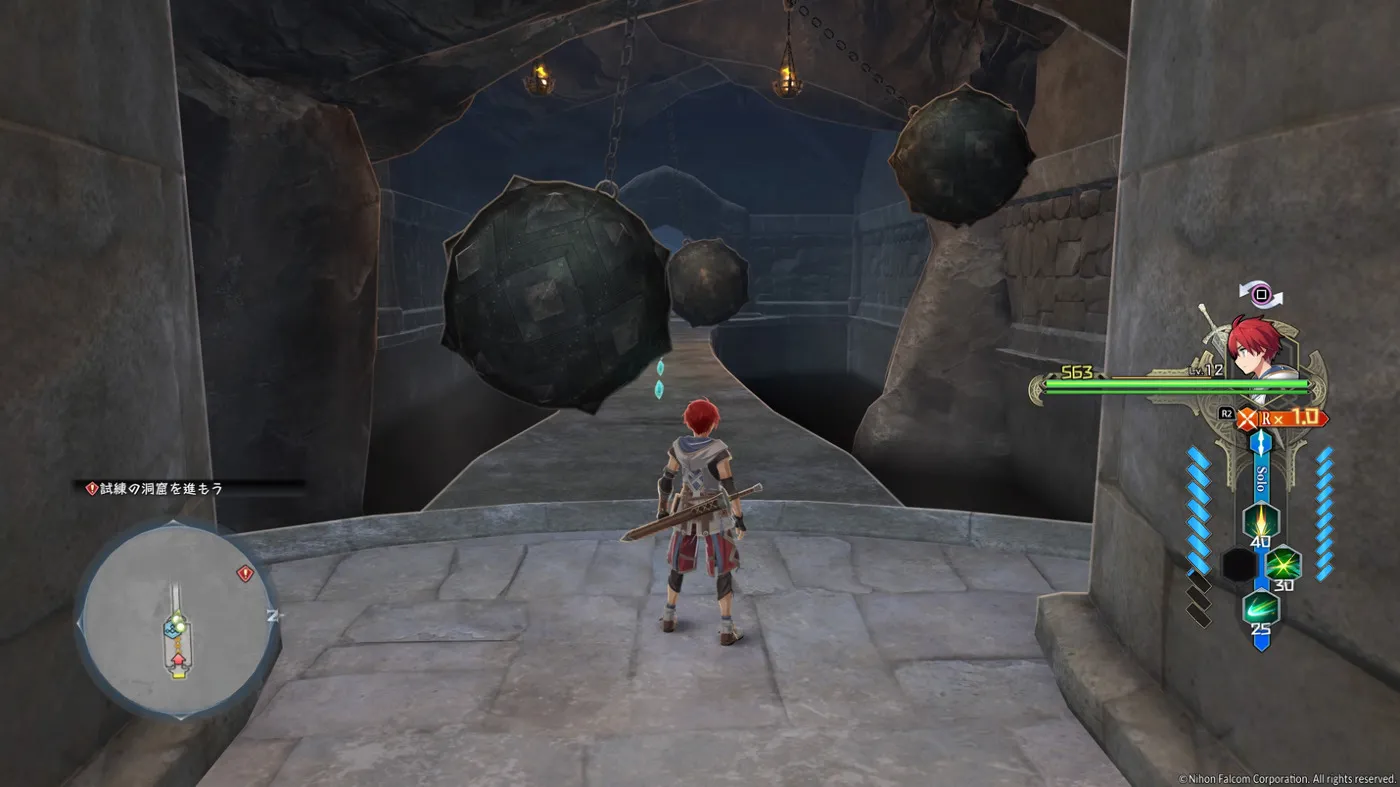Click the red-haired character portrait
Image resolution: width=1400 pixels, height=787 pixels.
click(1257, 347)
